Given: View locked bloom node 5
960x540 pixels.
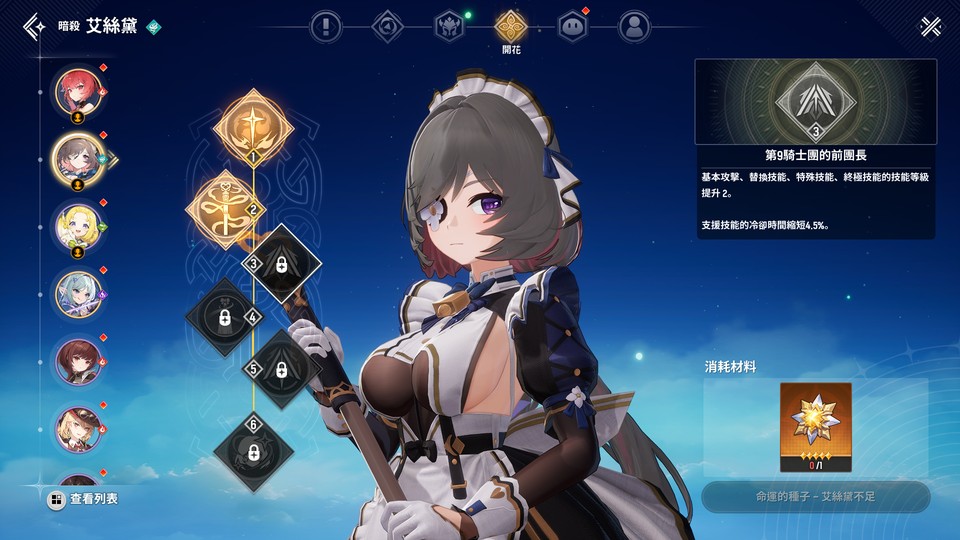Looking at the screenshot, I should pos(283,369).
